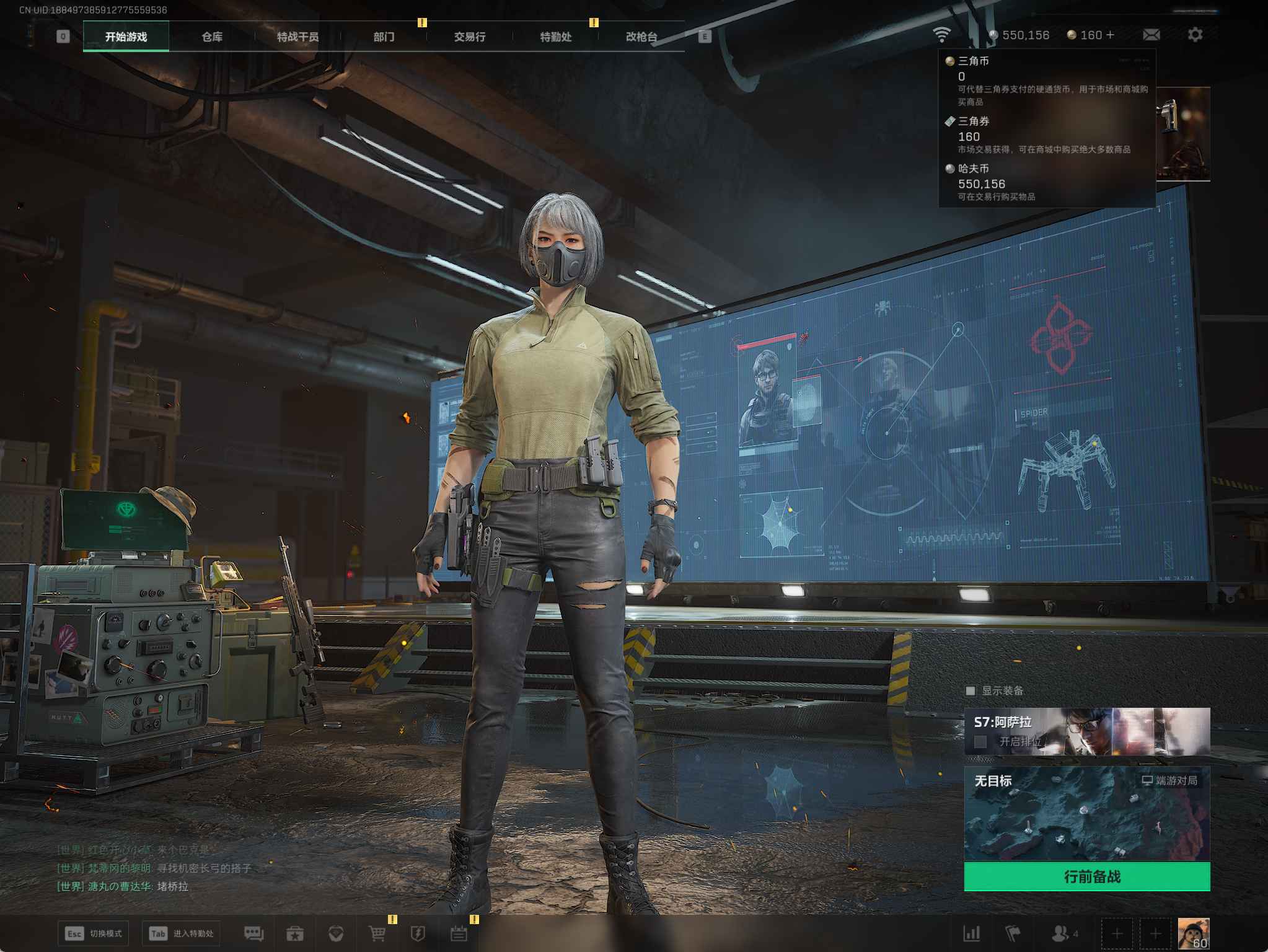
Task: Switch to the 改枪台 gunsmith tab
Action: coord(641,37)
